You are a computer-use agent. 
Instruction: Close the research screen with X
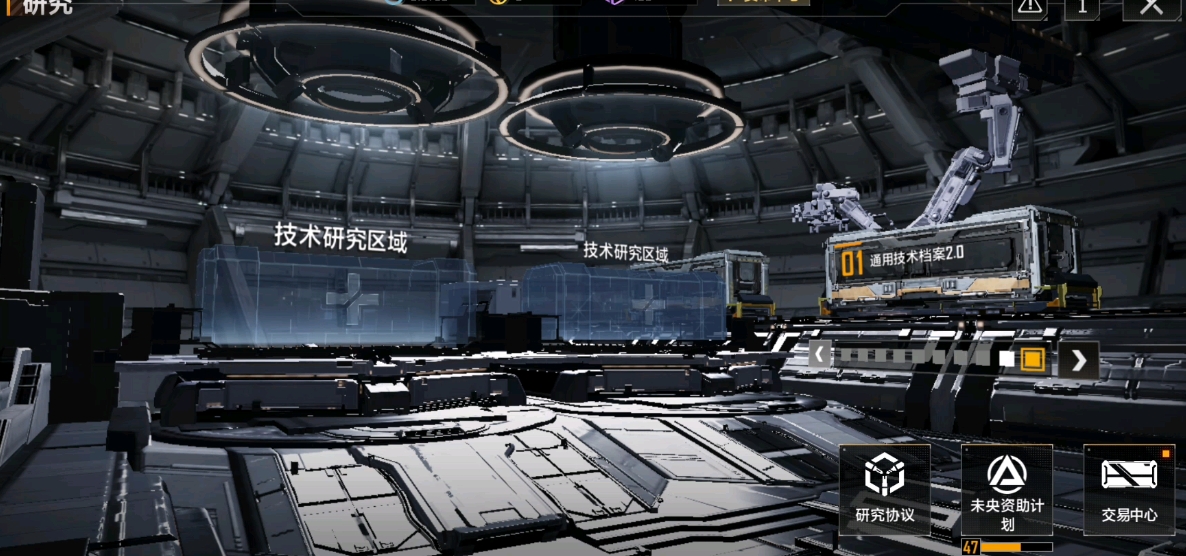[1151, 6]
